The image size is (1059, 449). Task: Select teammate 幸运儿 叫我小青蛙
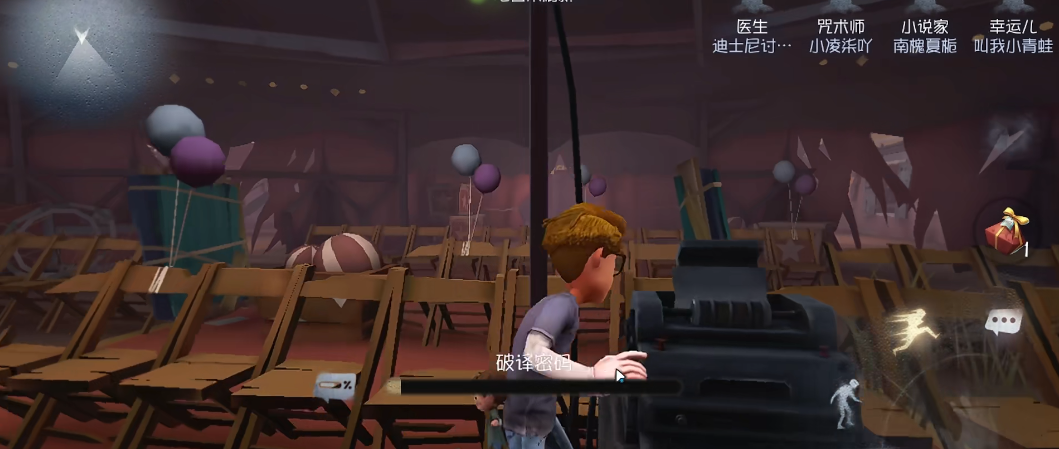point(1012,36)
